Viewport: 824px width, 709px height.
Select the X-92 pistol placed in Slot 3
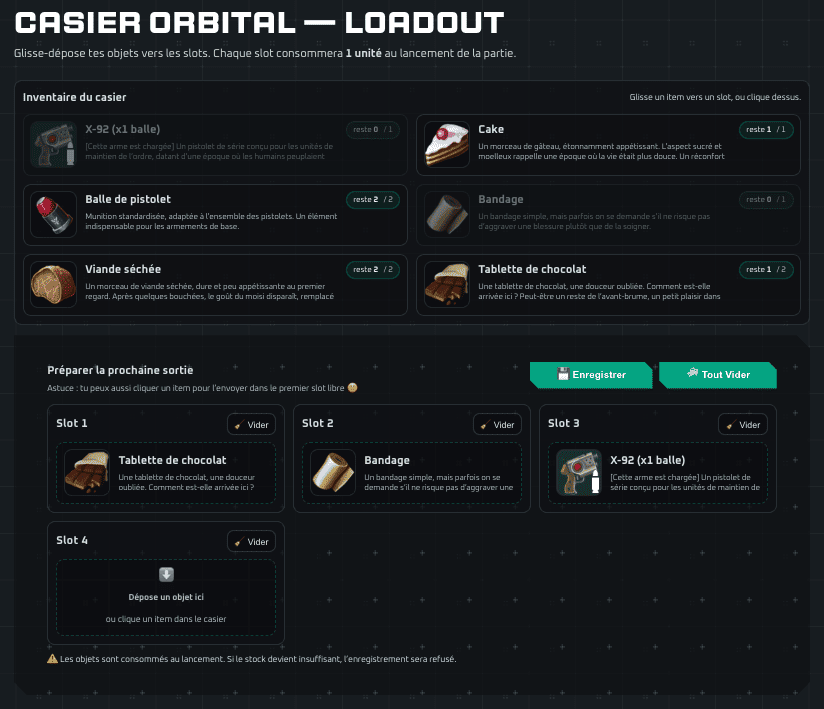point(658,473)
